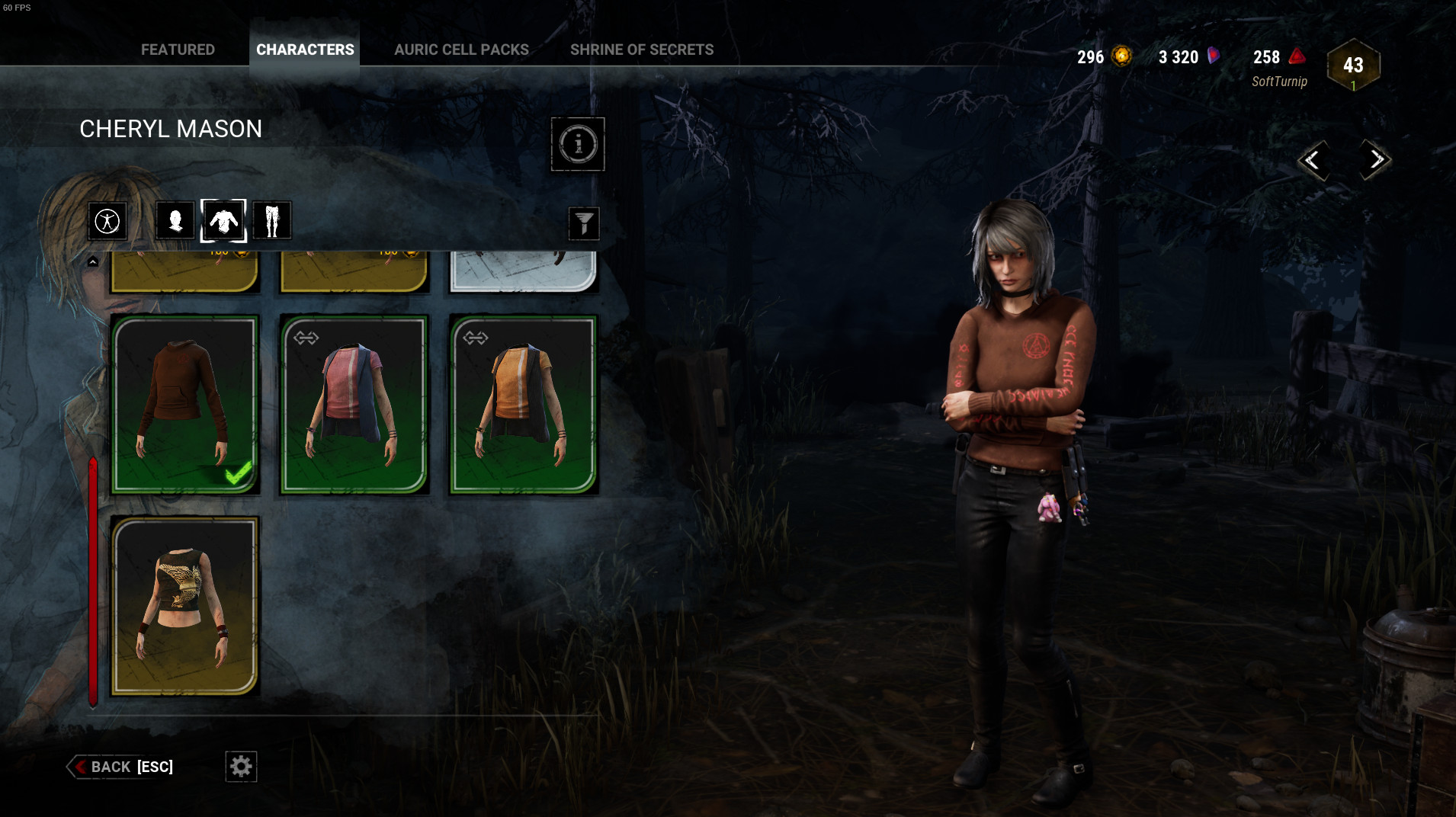Click the Iridescent Shards currency icon
The width and height of the screenshot is (1456, 817).
pyautogui.click(x=1212, y=56)
